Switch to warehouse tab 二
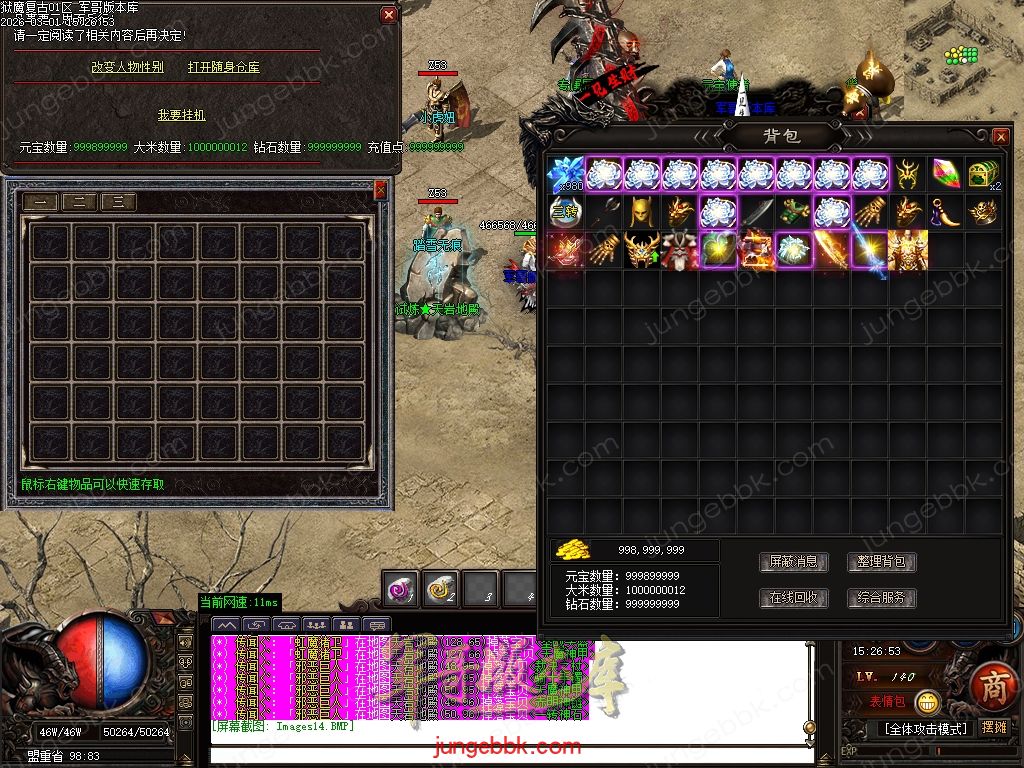This screenshot has height=768, width=1024. [x=79, y=202]
